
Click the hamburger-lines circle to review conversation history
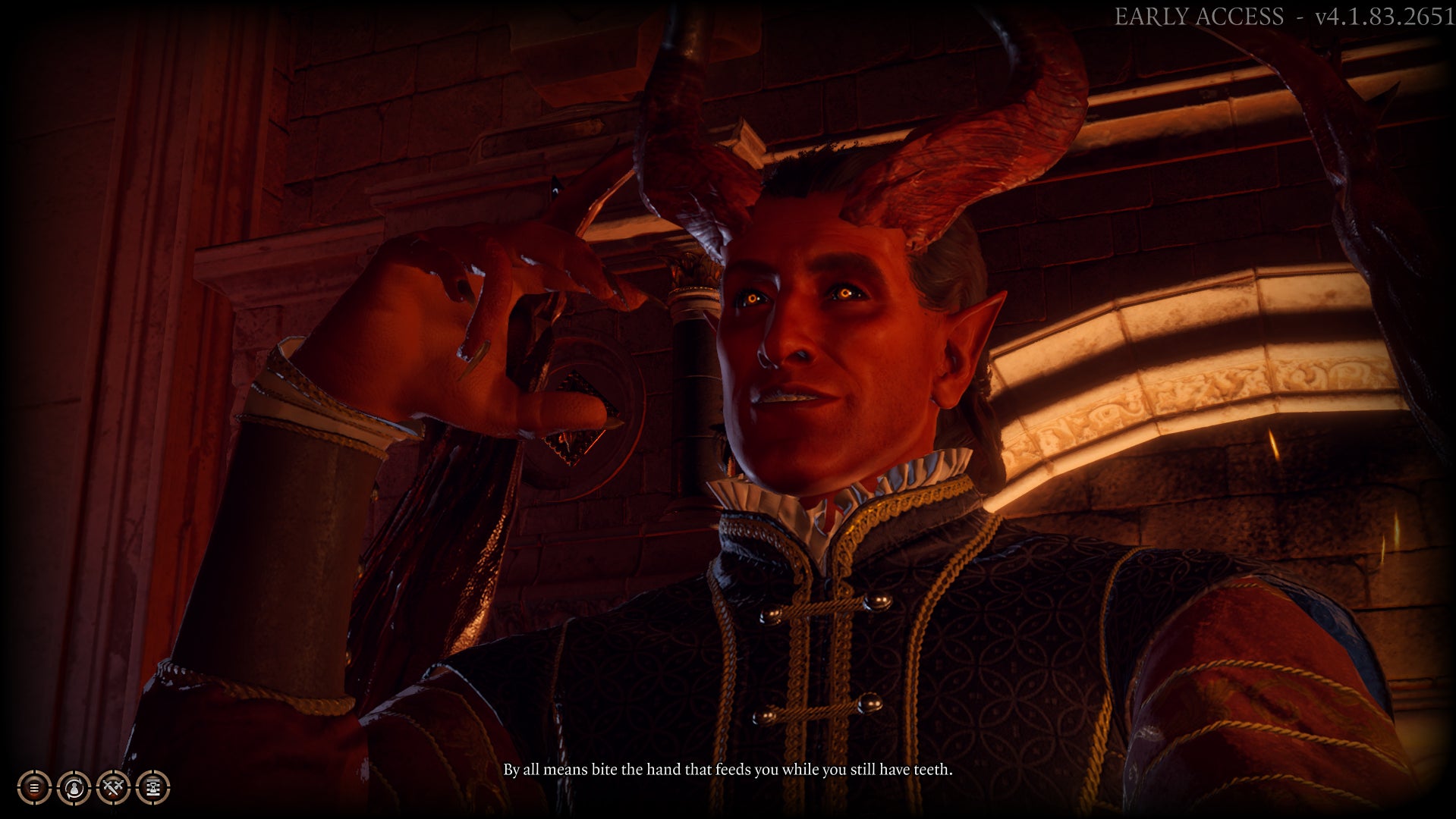[x=34, y=787]
